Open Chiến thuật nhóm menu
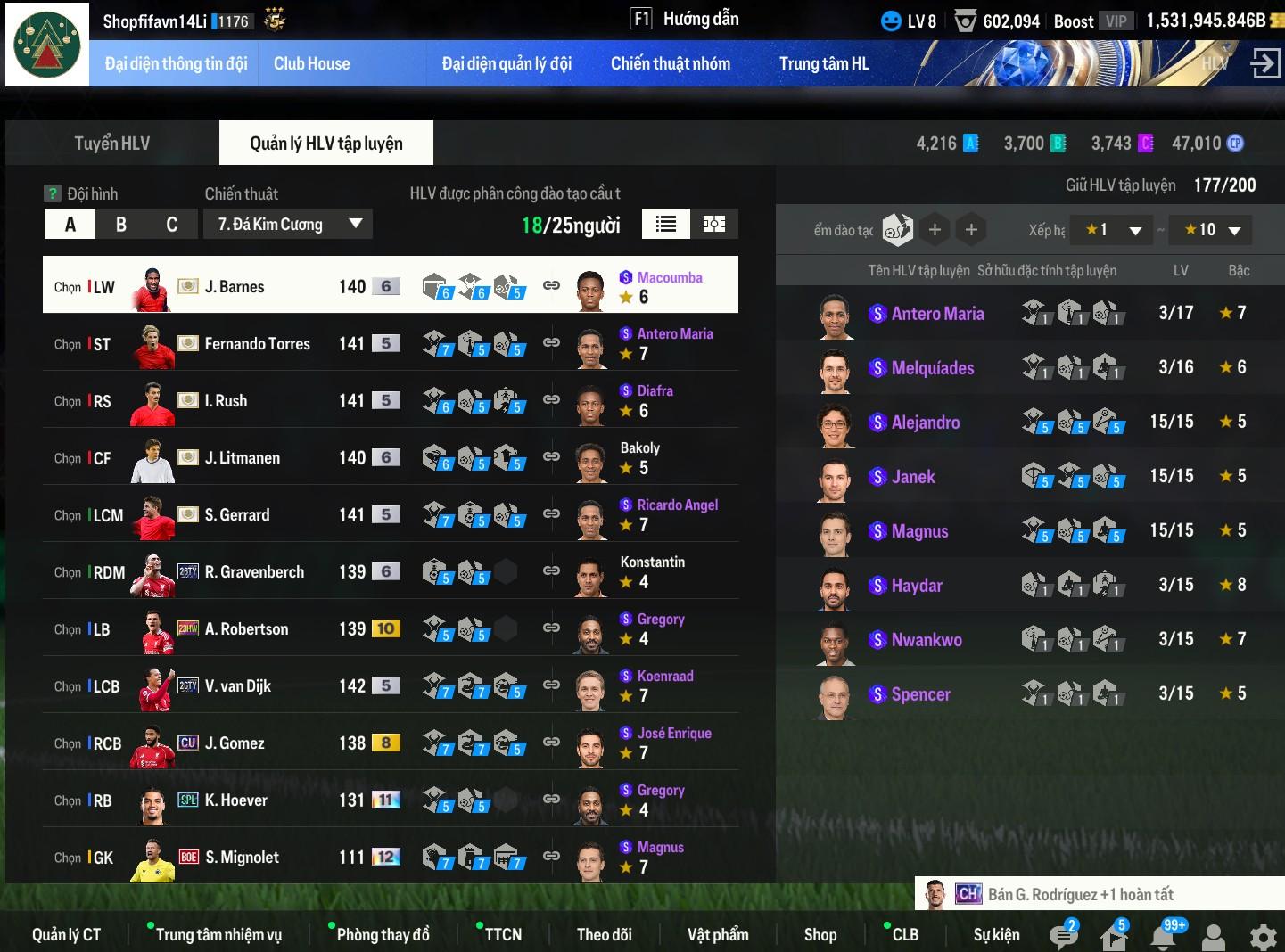This screenshot has height=952, width=1285. [670, 63]
